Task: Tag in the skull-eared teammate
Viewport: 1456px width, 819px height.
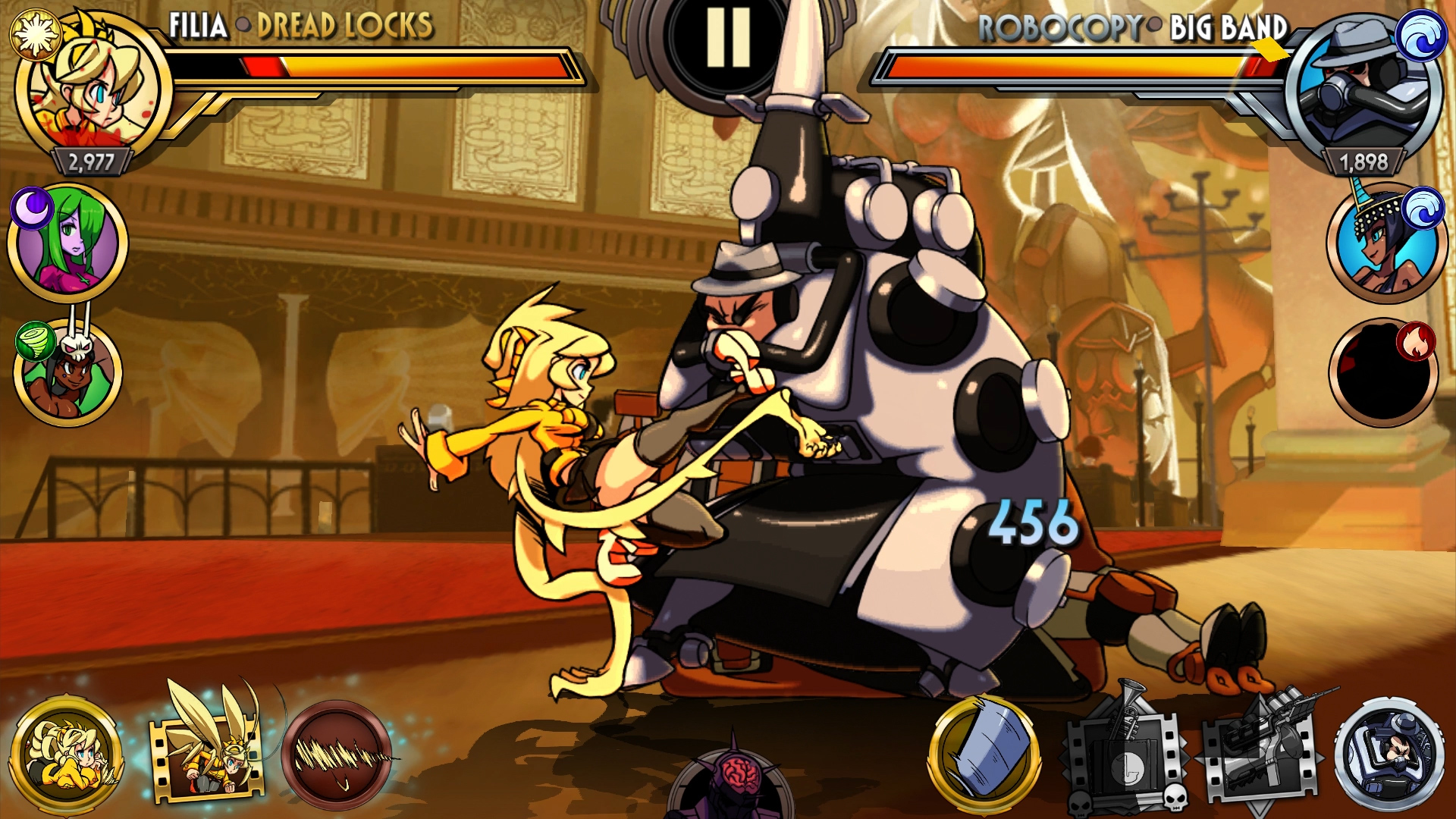Action: (68, 373)
